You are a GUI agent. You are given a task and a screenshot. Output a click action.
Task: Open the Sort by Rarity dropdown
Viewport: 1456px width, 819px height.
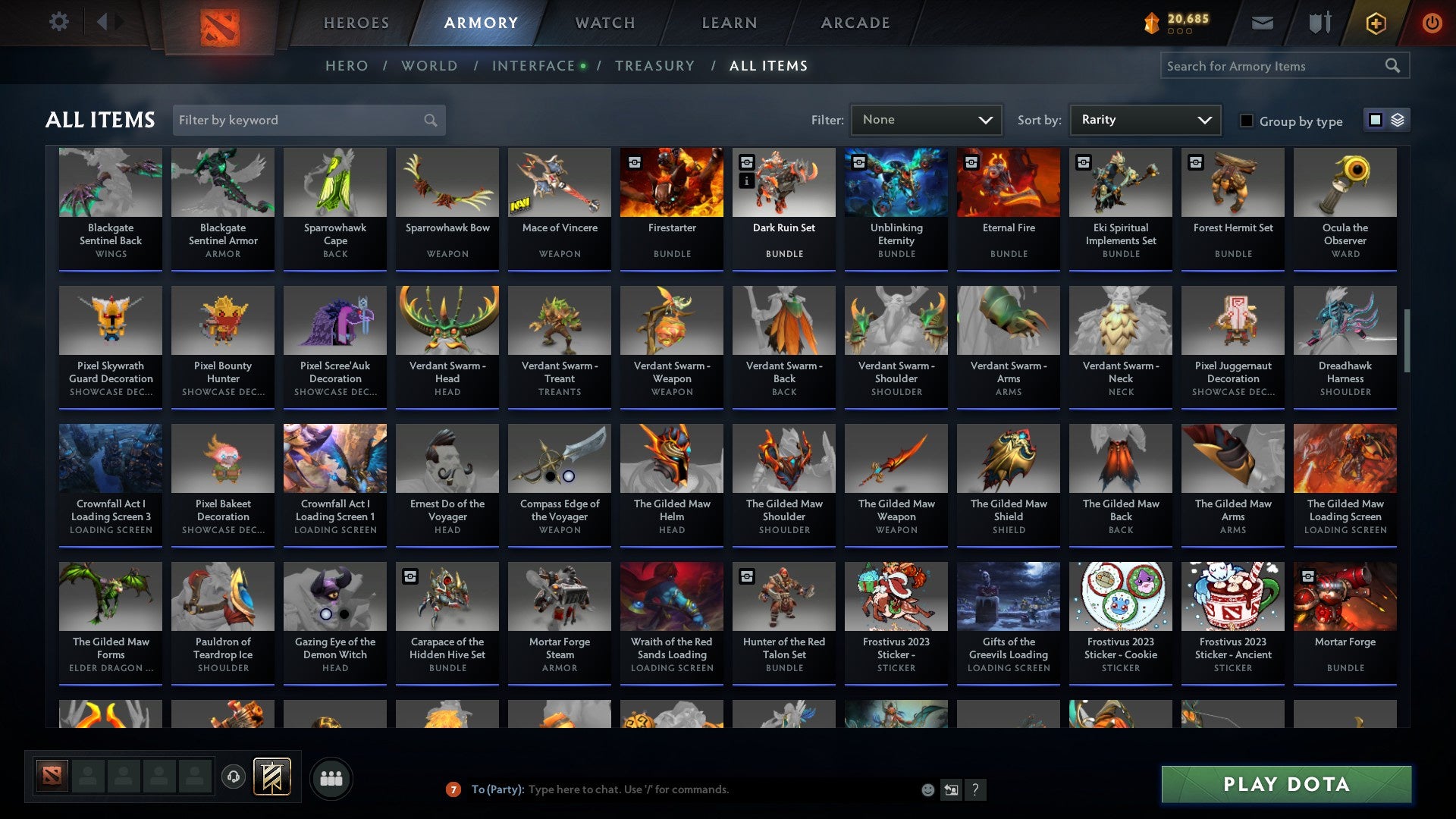tap(1144, 119)
